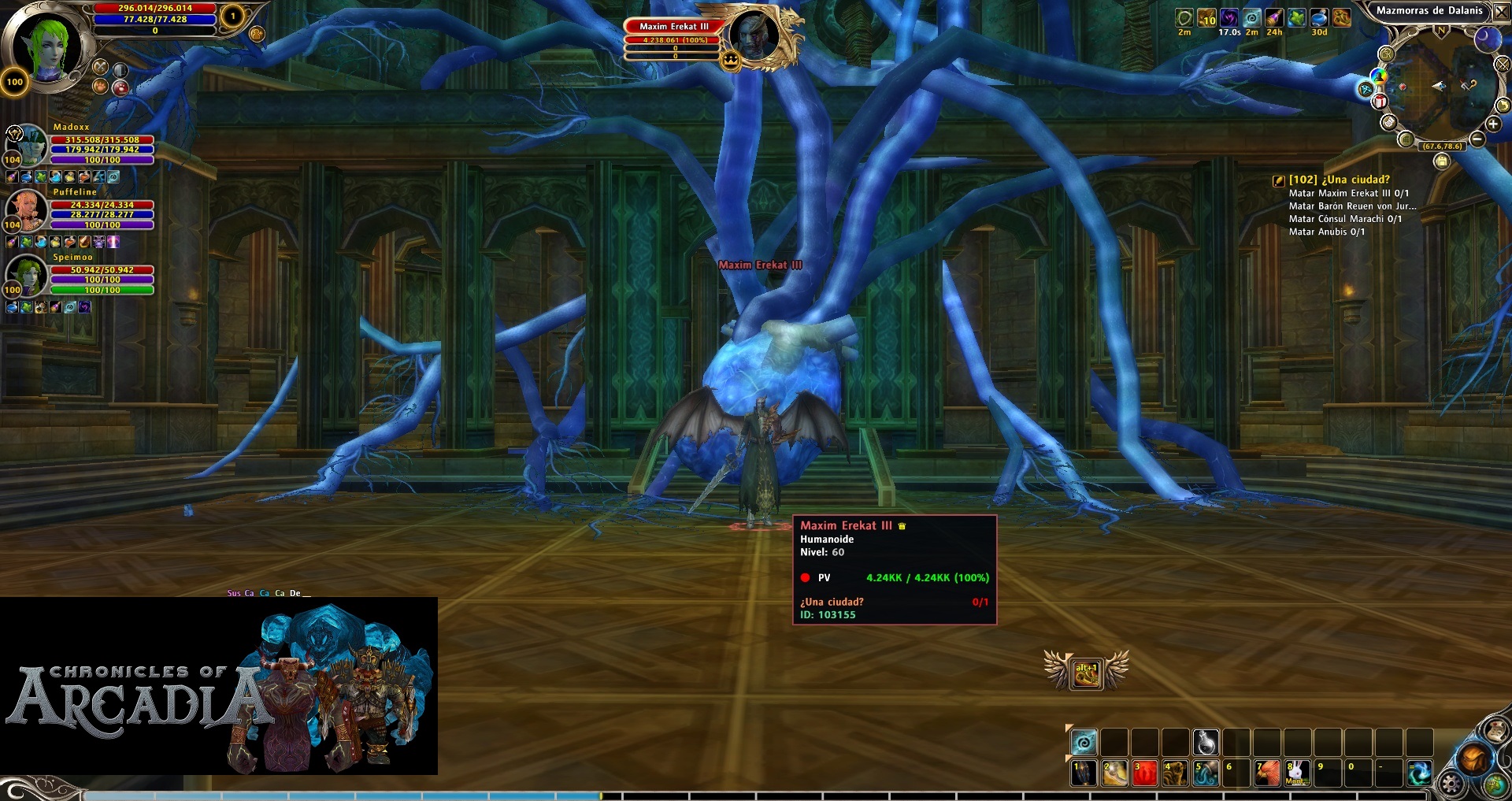This screenshot has height=801, width=1512.
Task: Select party member Madoxx's portrait
Action: pos(30,144)
